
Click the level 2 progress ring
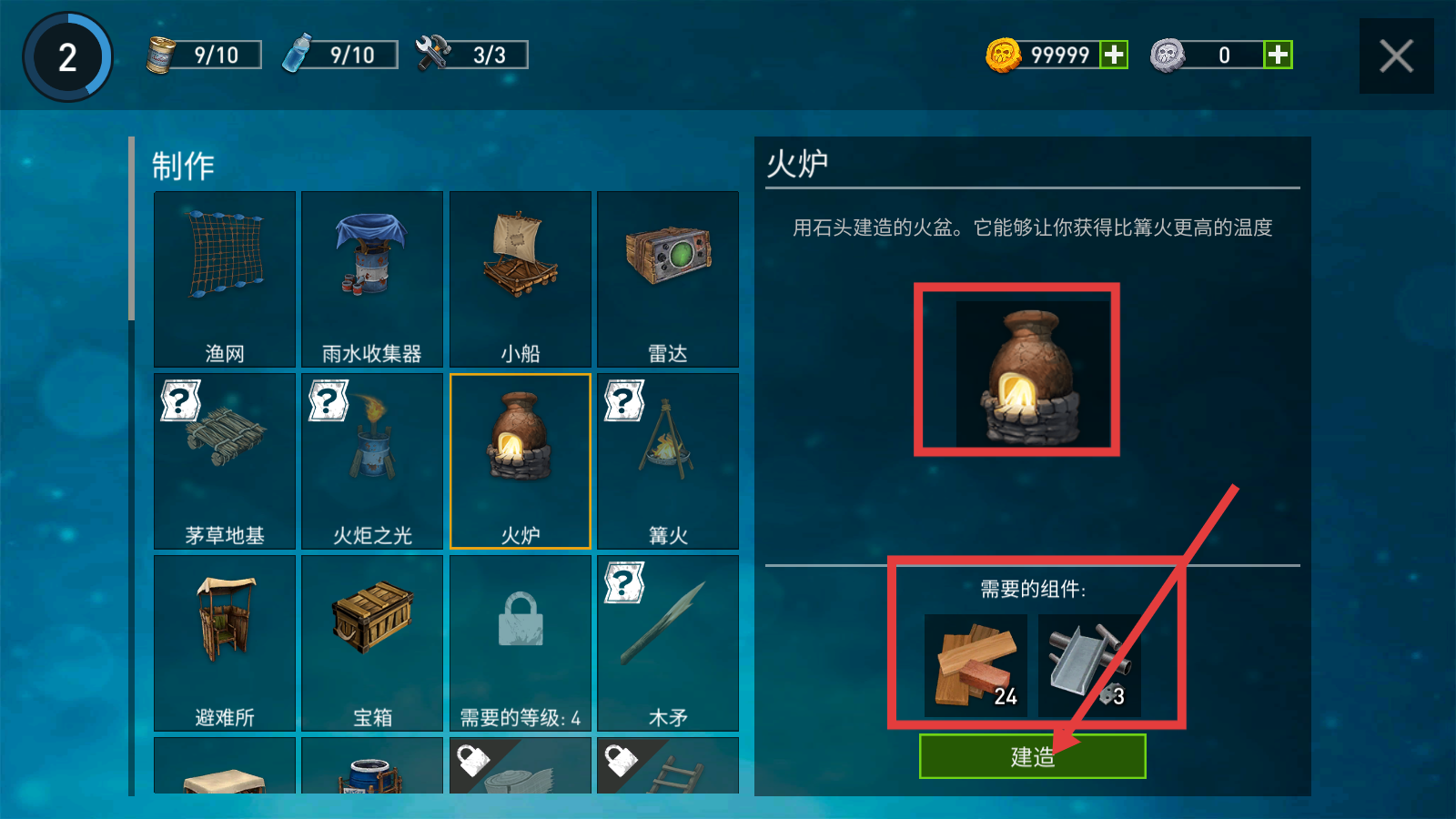pyautogui.click(x=66, y=56)
